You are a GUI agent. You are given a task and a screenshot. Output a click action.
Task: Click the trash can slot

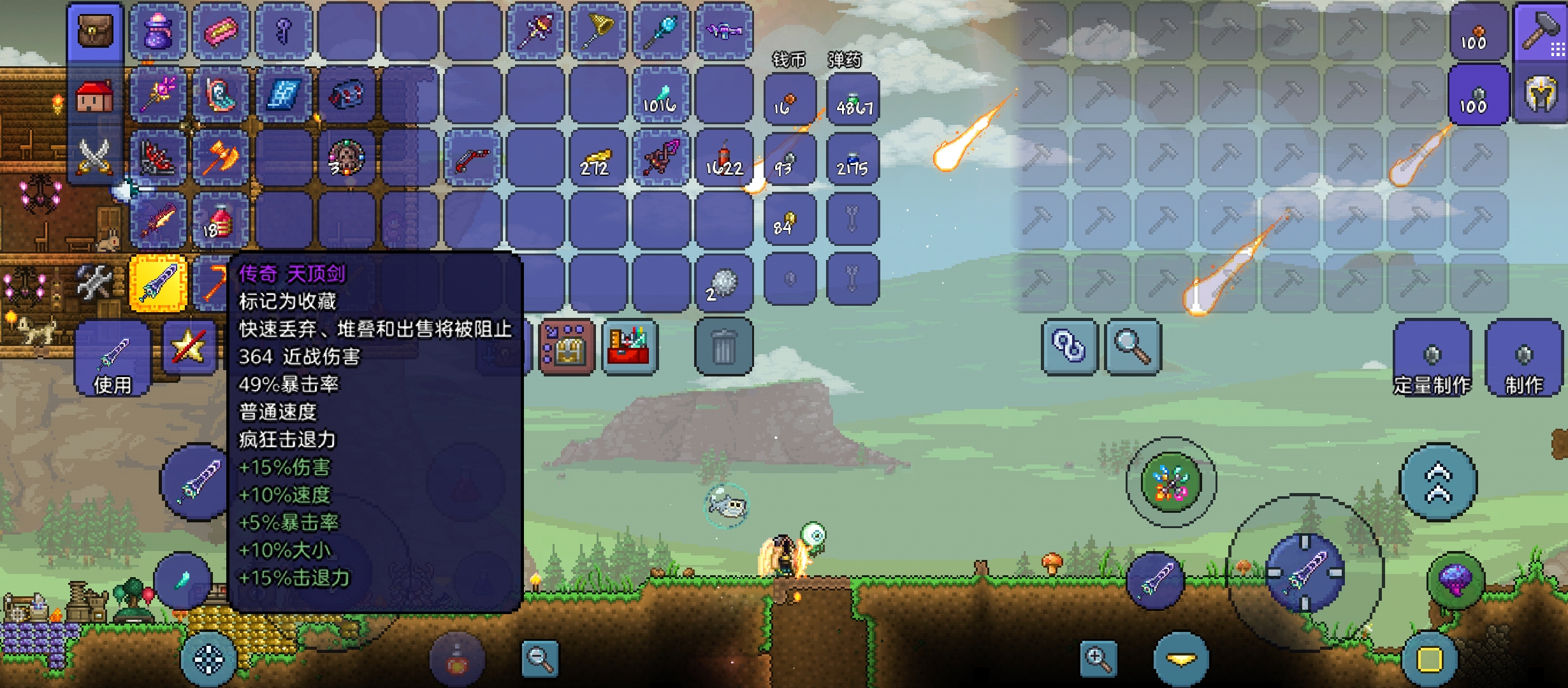[723, 348]
